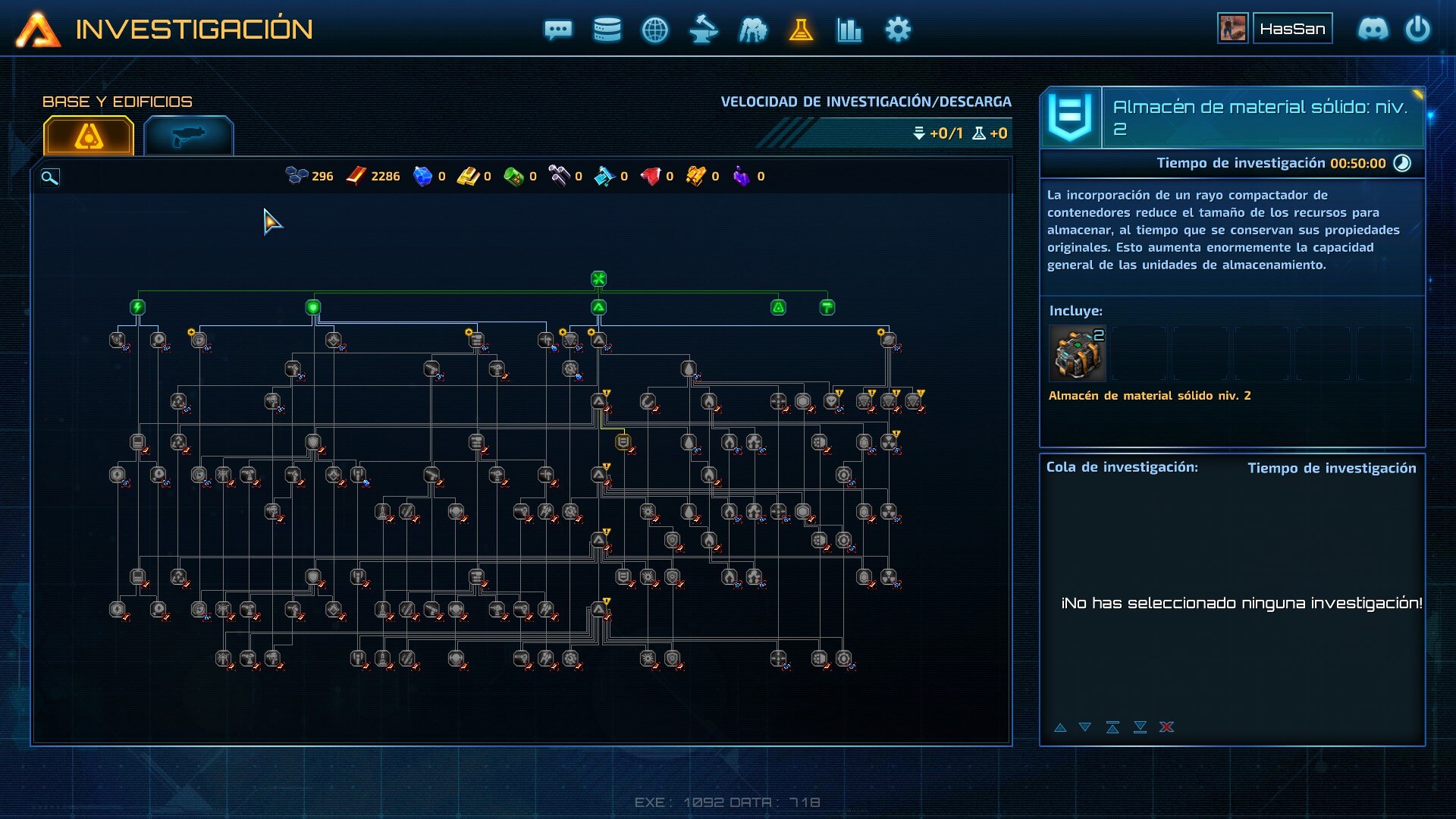
Task: Open the database stack icon
Action: 607,30
